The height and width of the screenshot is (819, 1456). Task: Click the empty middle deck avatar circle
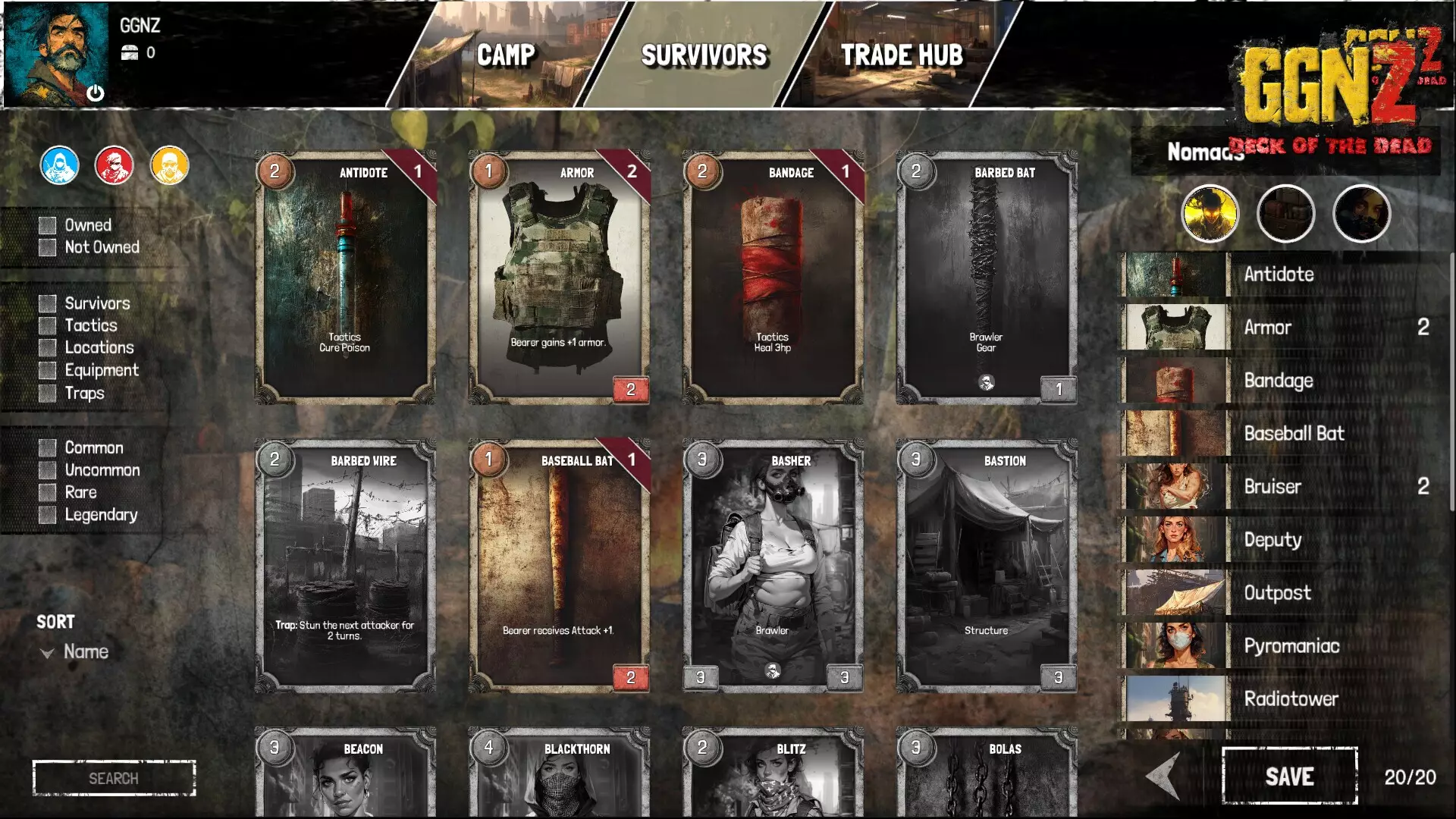coord(1285,214)
